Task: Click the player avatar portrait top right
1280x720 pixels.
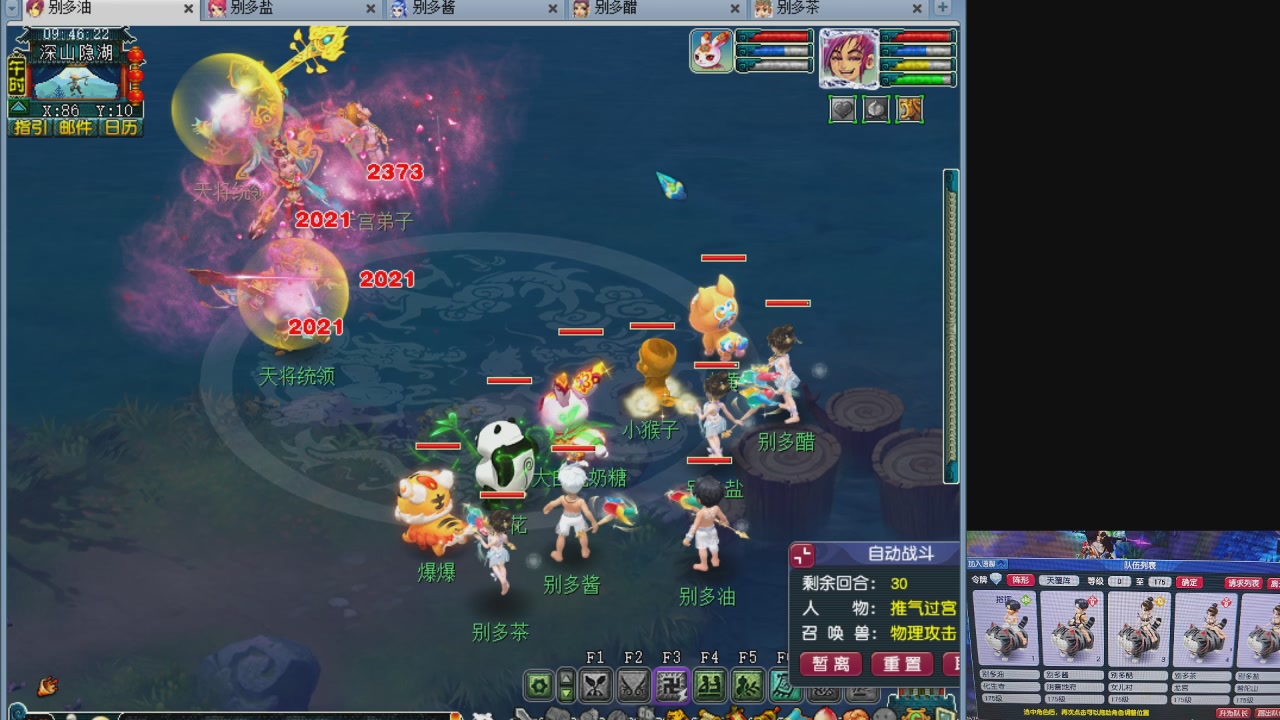Action: pos(850,60)
